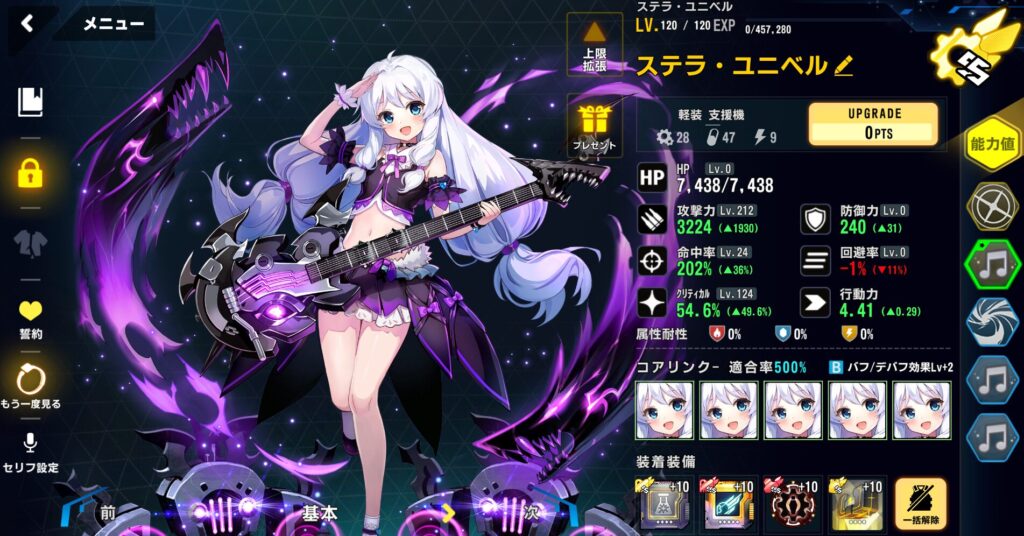
Task: Go to next character with 次
Action: pyautogui.click(x=530, y=513)
